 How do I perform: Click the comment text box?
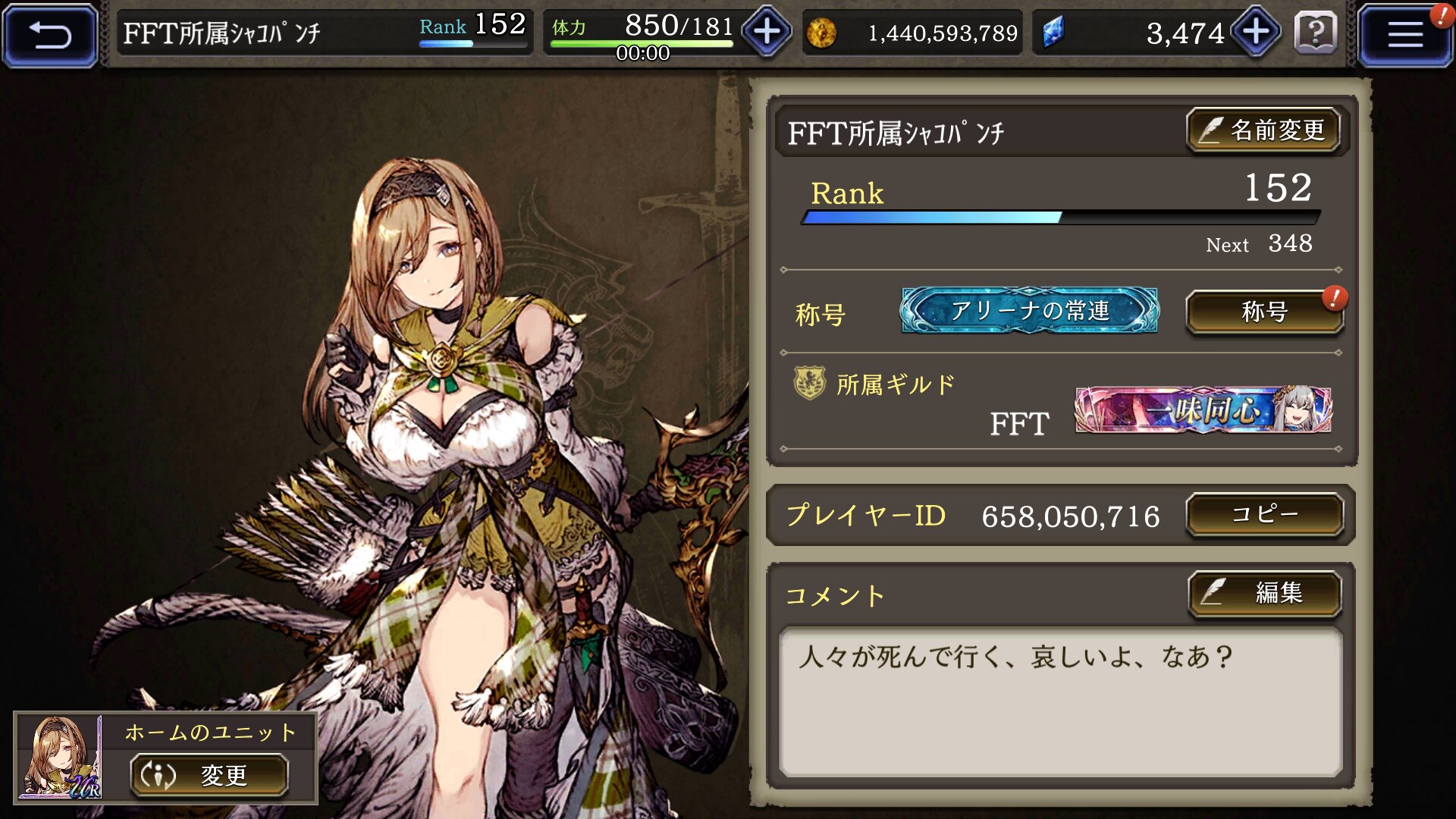[x=1060, y=701]
